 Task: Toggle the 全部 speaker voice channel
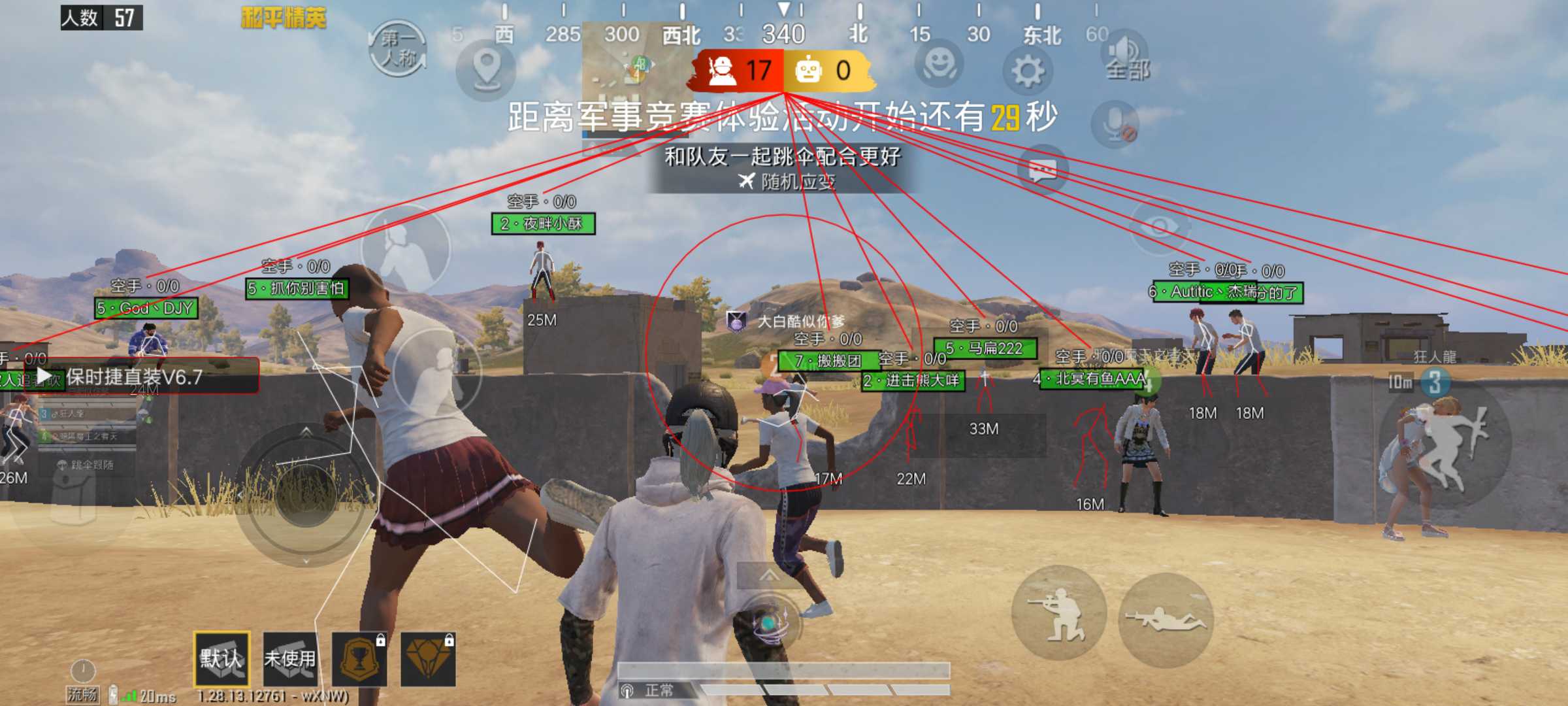pos(1126,58)
